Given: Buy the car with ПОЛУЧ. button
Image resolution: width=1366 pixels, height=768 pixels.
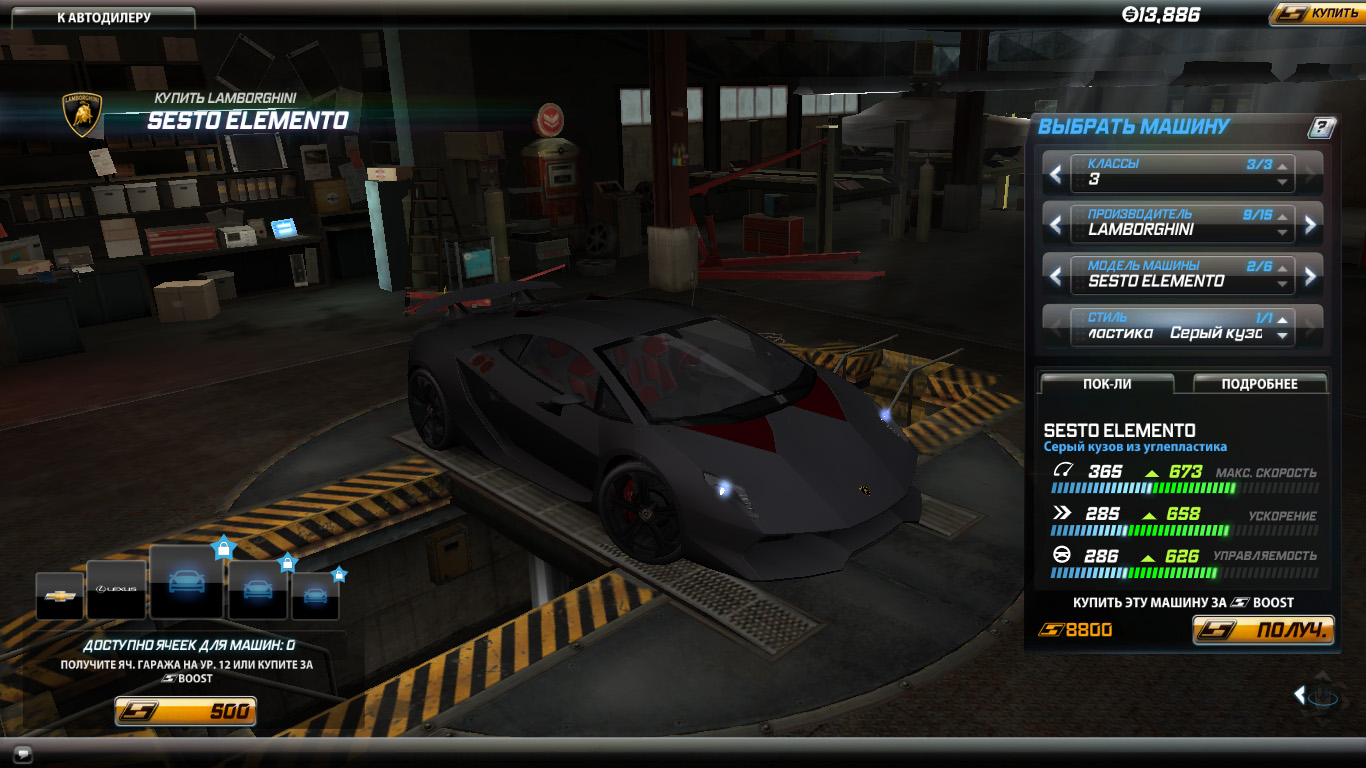Looking at the screenshot, I should tap(1263, 630).
